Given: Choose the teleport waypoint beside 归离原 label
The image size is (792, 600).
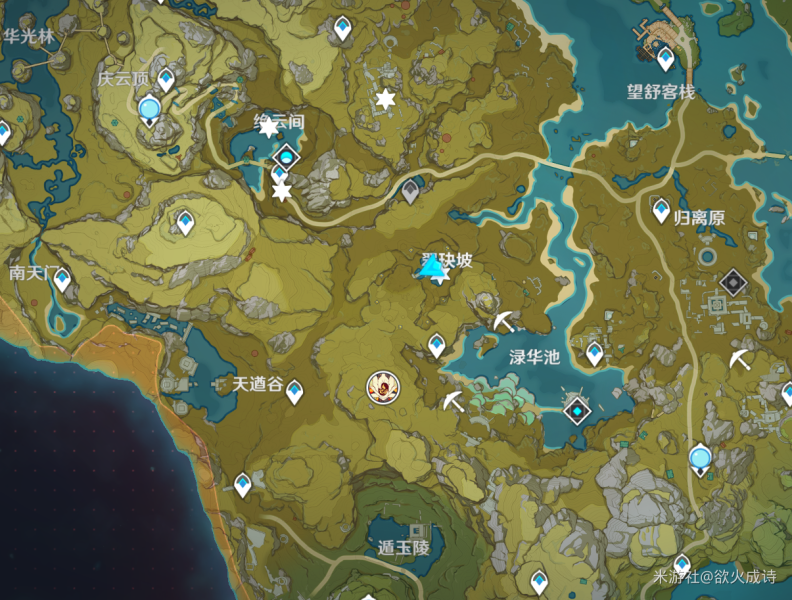Looking at the screenshot, I should pyautogui.click(x=661, y=209).
